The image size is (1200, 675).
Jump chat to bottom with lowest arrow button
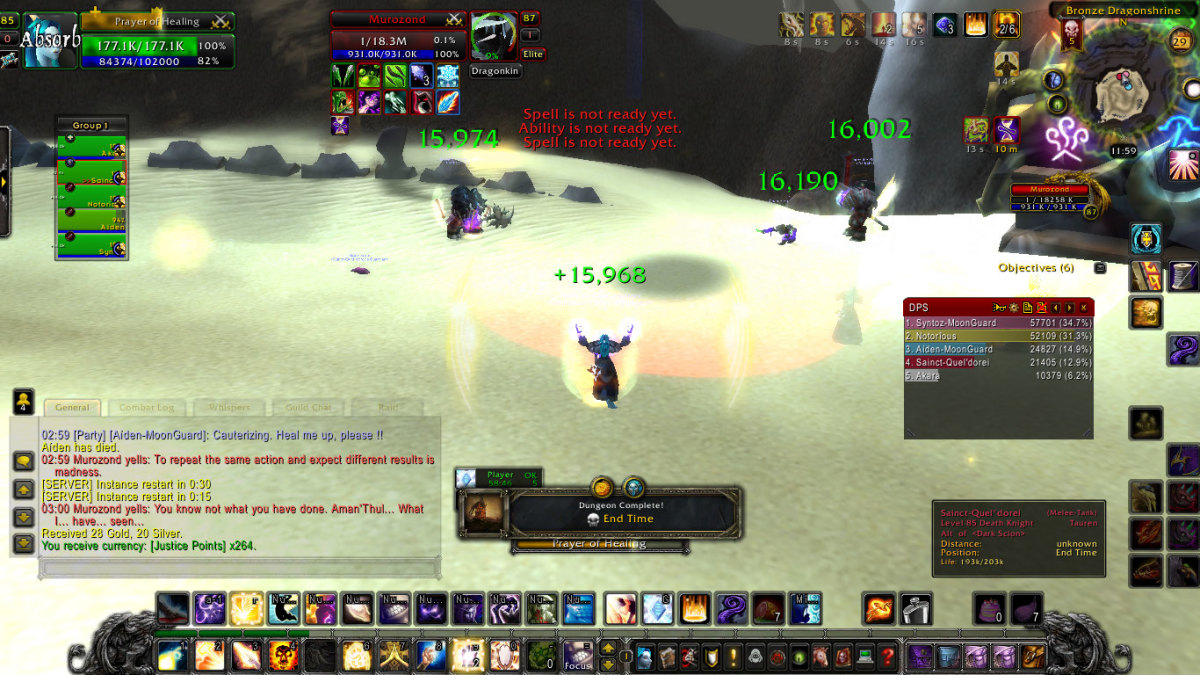pos(23,544)
